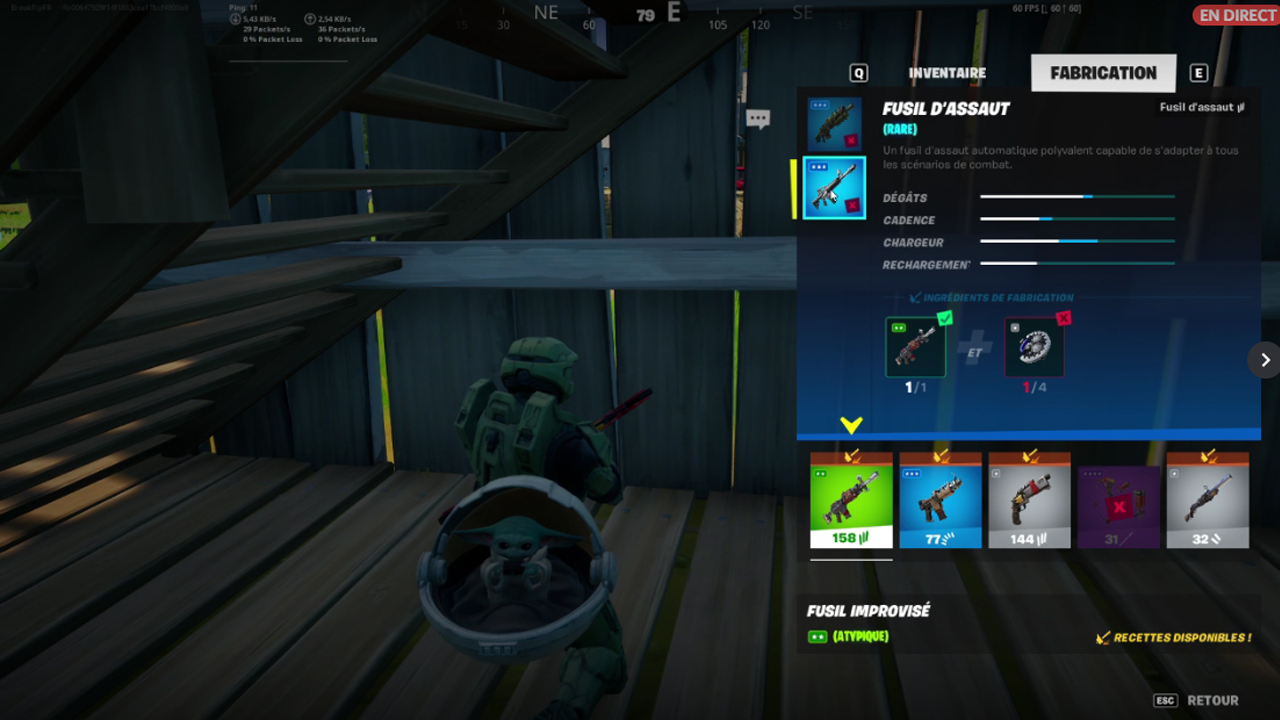Click Retour at the bottom right
The image size is (1280, 720).
[1213, 700]
